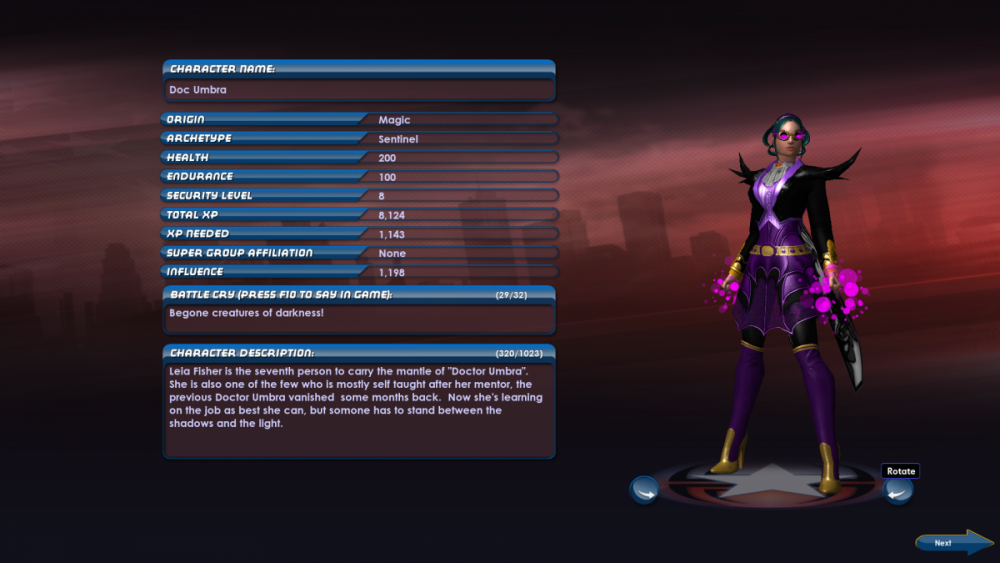Edit the Character Description text box
Viewport: 1000px width, 563px height.
click(x=359, y=408)
